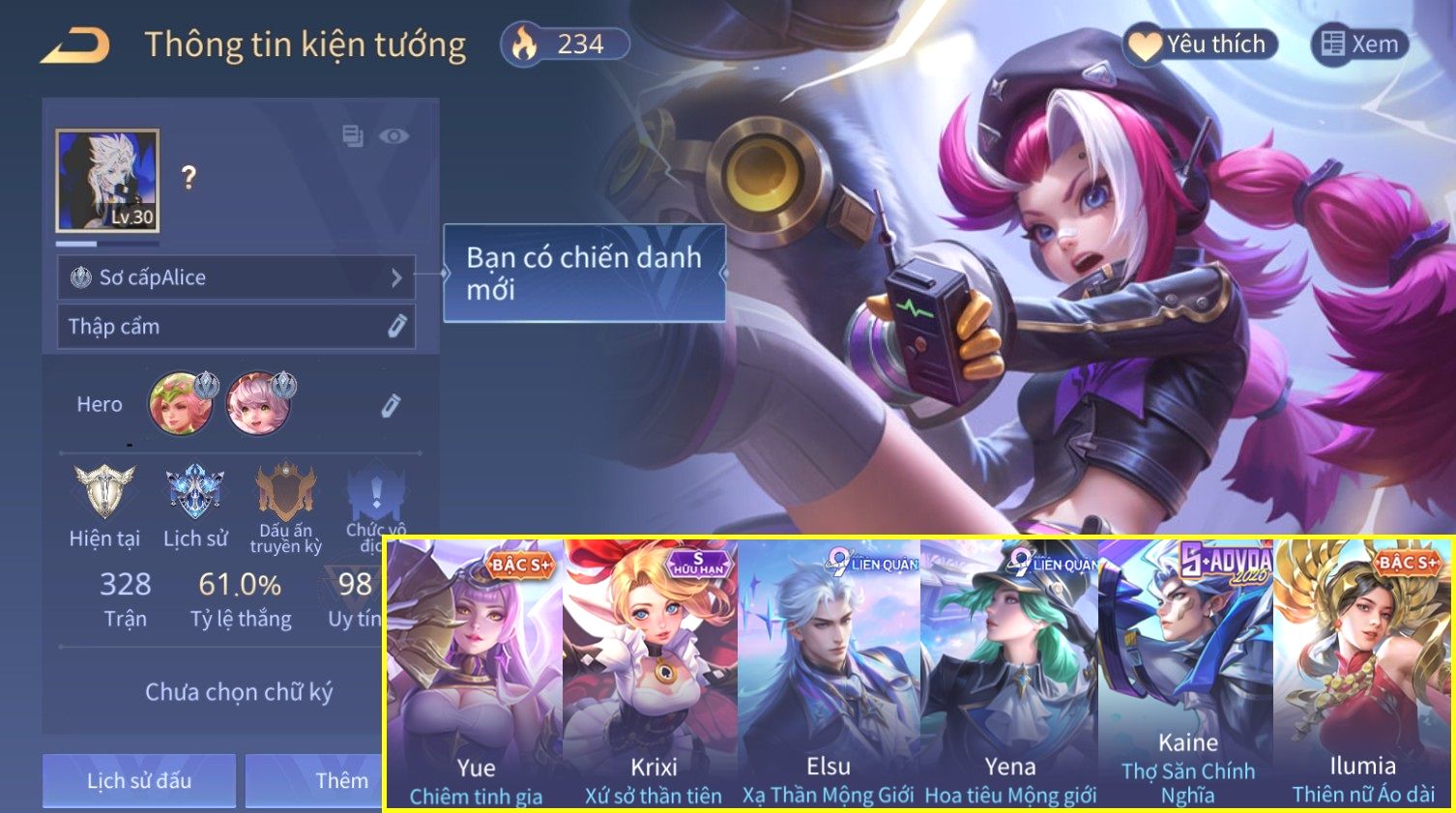Select Elsu Xạ Thần Mộng Giới card
Screen dimensions: 1456x813
pyautogui.click(x=829, y=676)
